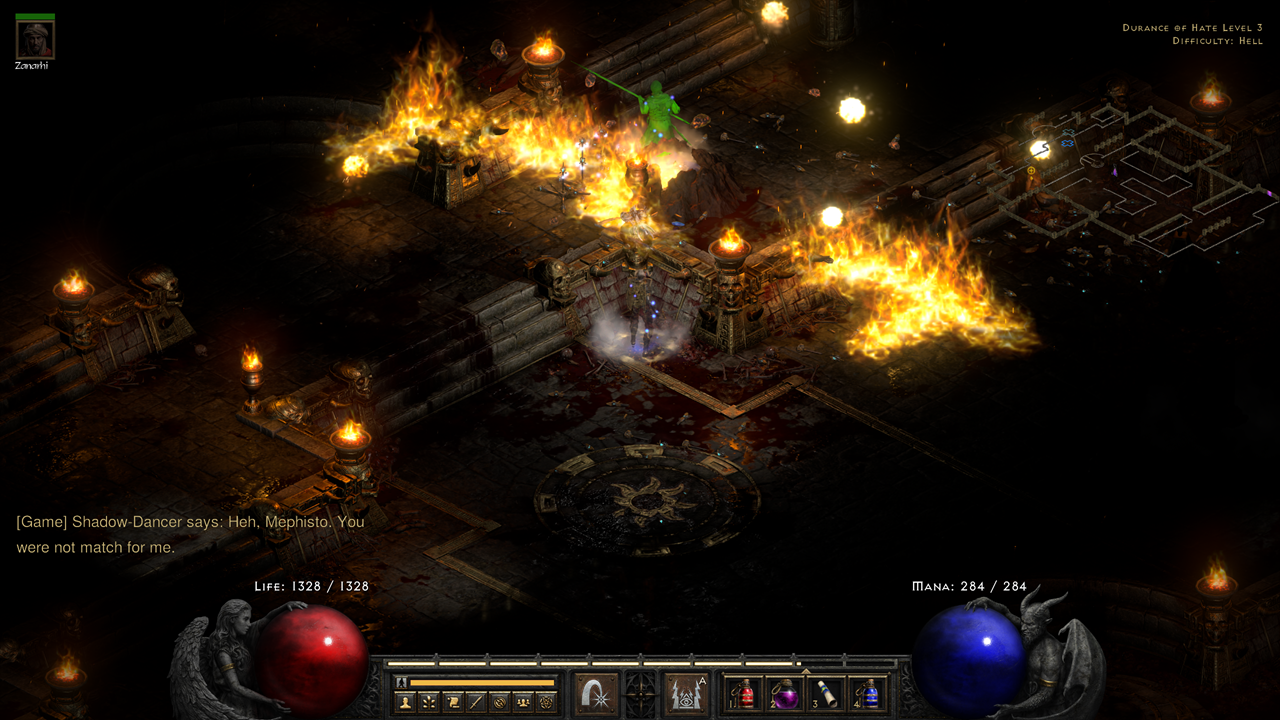Open character sheet via the bust icon
The image size is (1280, 720).
tap(405, 702)
